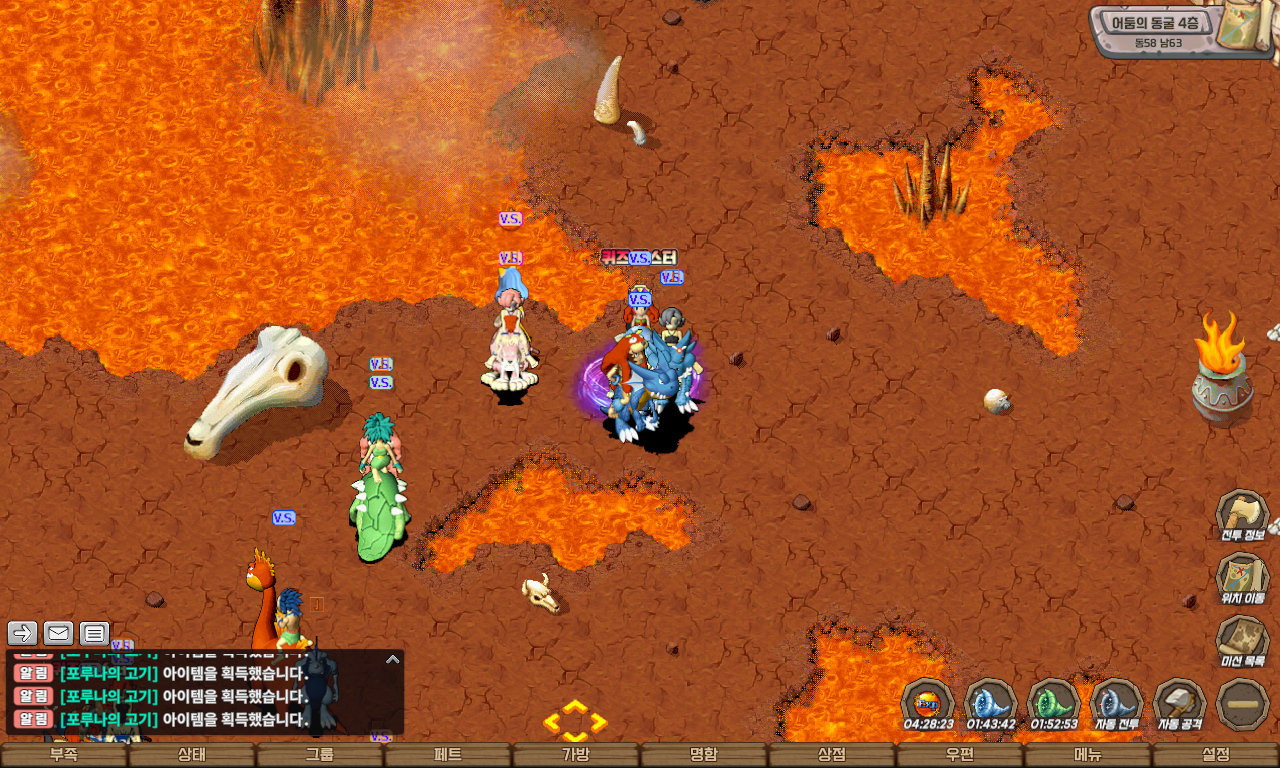
Task: Open the 가방 (Bag) inventory
Action: point(575,755)
